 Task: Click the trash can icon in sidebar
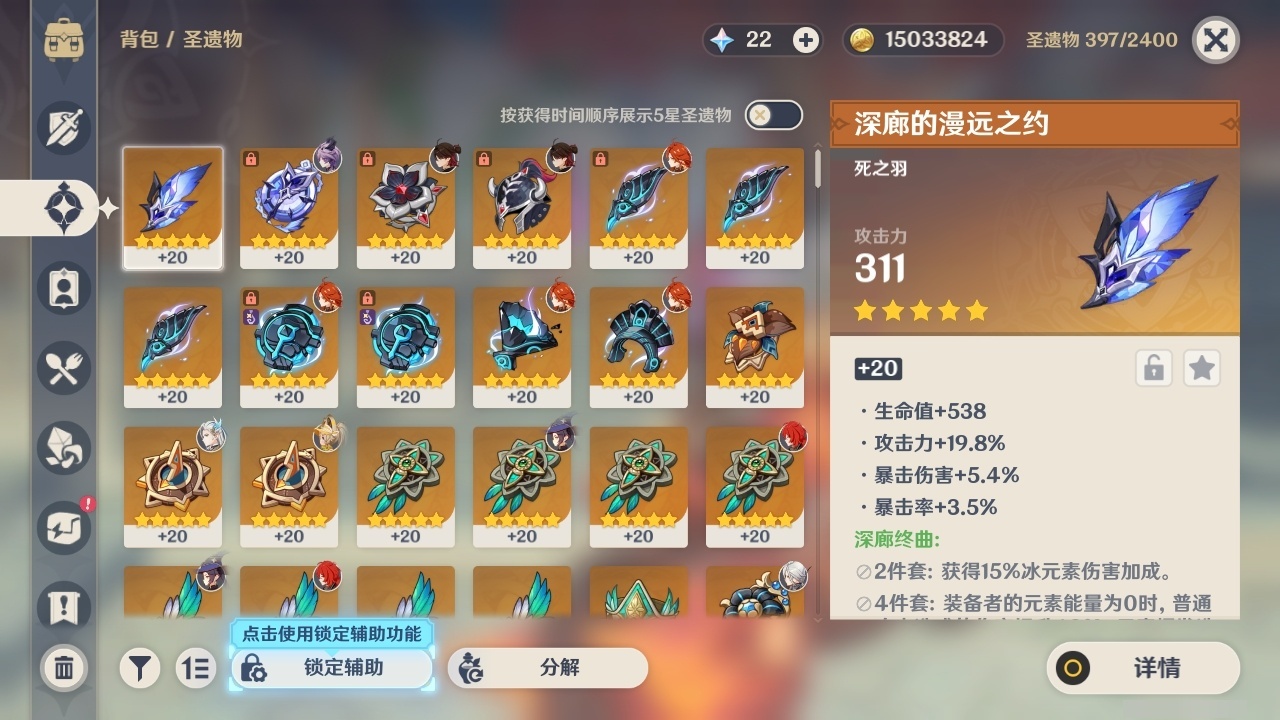coord(63,668)
